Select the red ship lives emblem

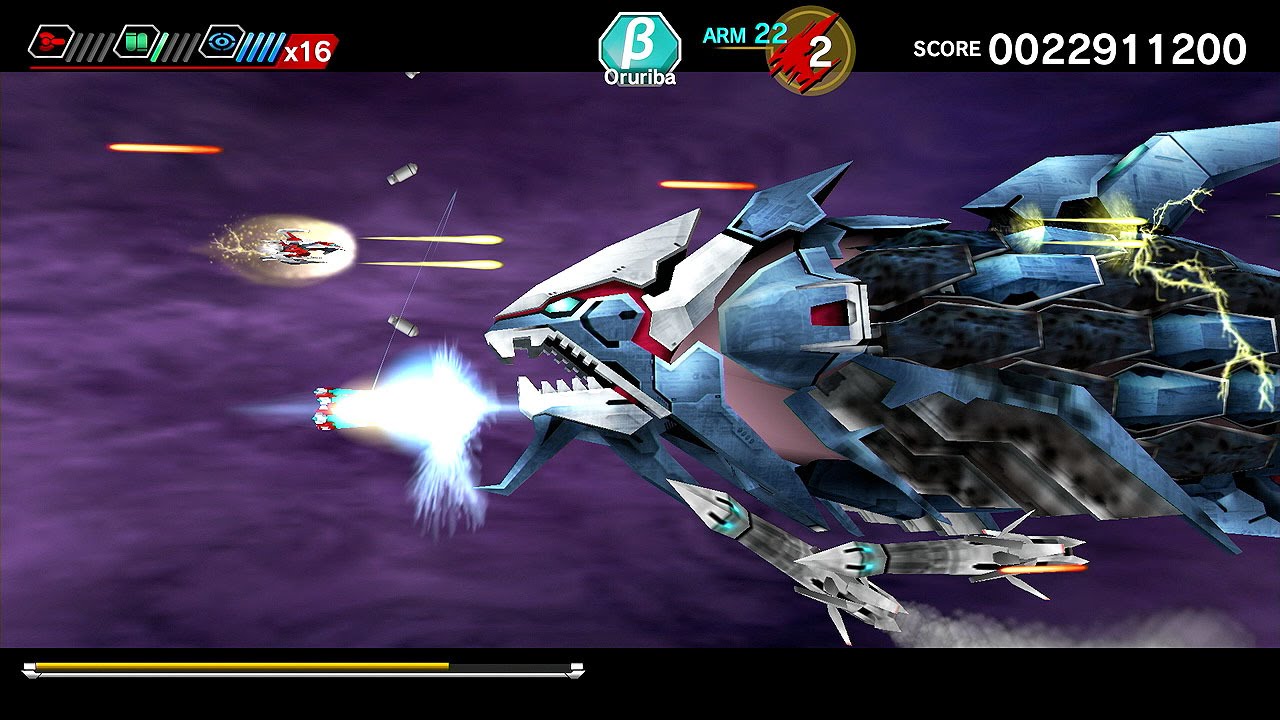coord(808,49)
